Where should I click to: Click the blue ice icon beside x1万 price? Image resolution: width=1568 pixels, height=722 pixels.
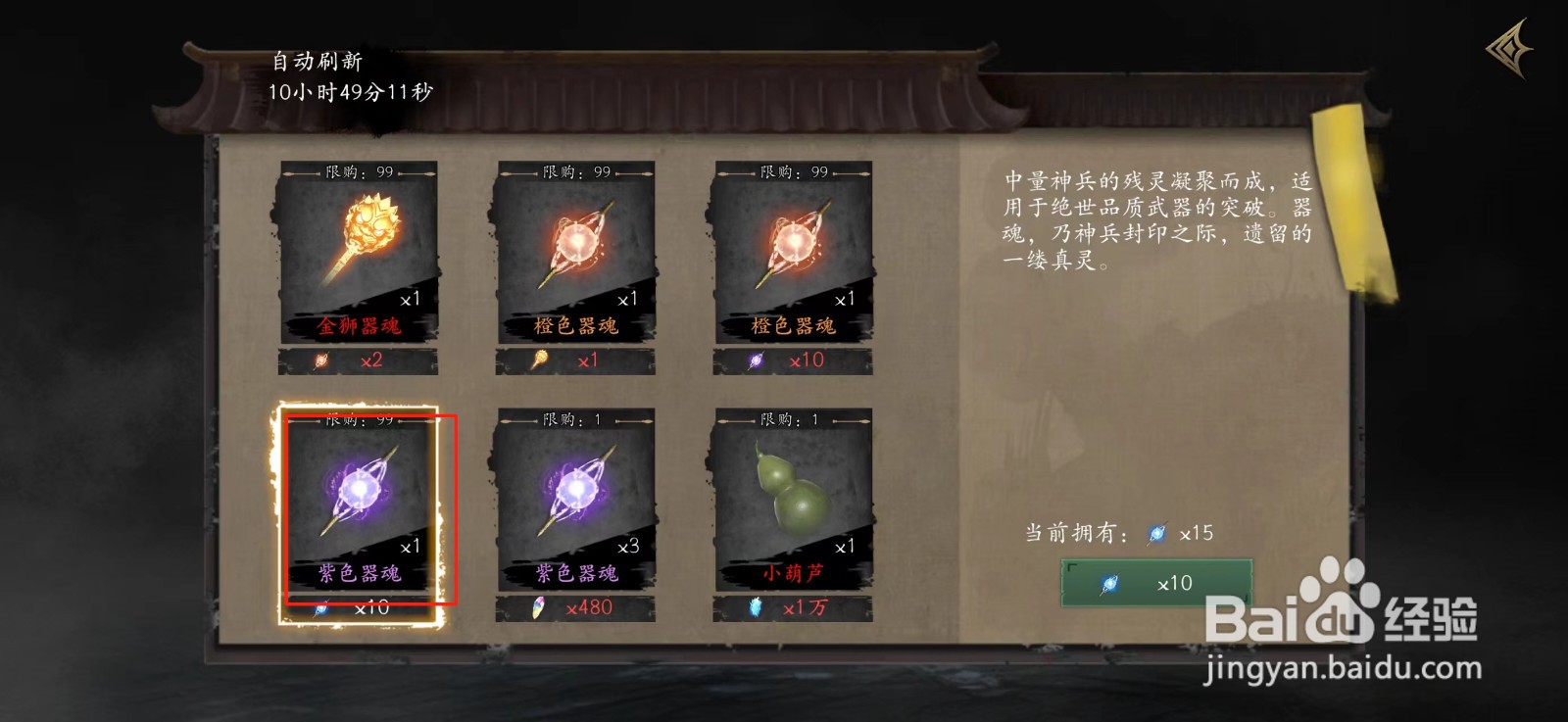755,606
